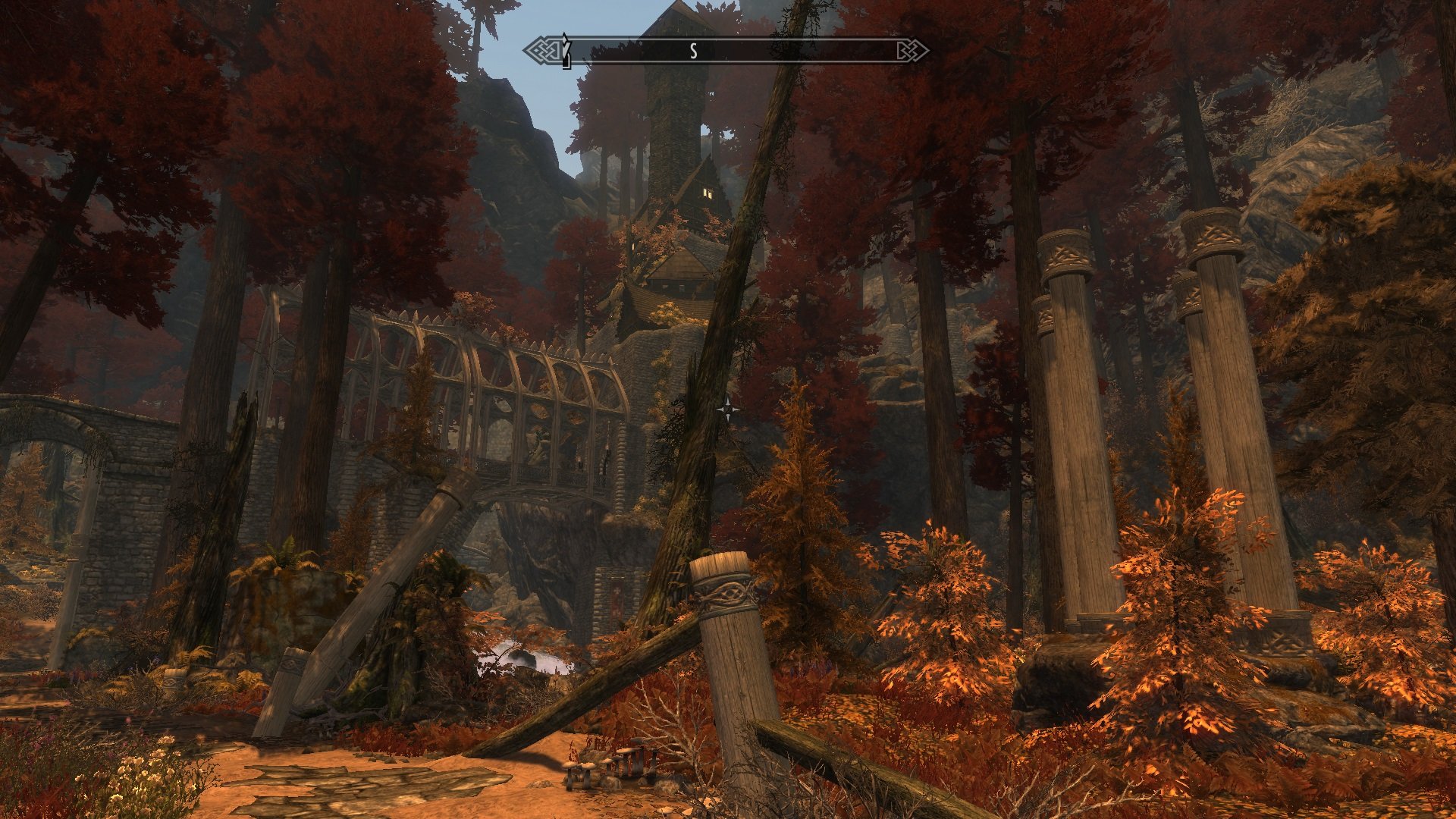
Task: Select the S heading on the compass bar
Action: point(692,51)
